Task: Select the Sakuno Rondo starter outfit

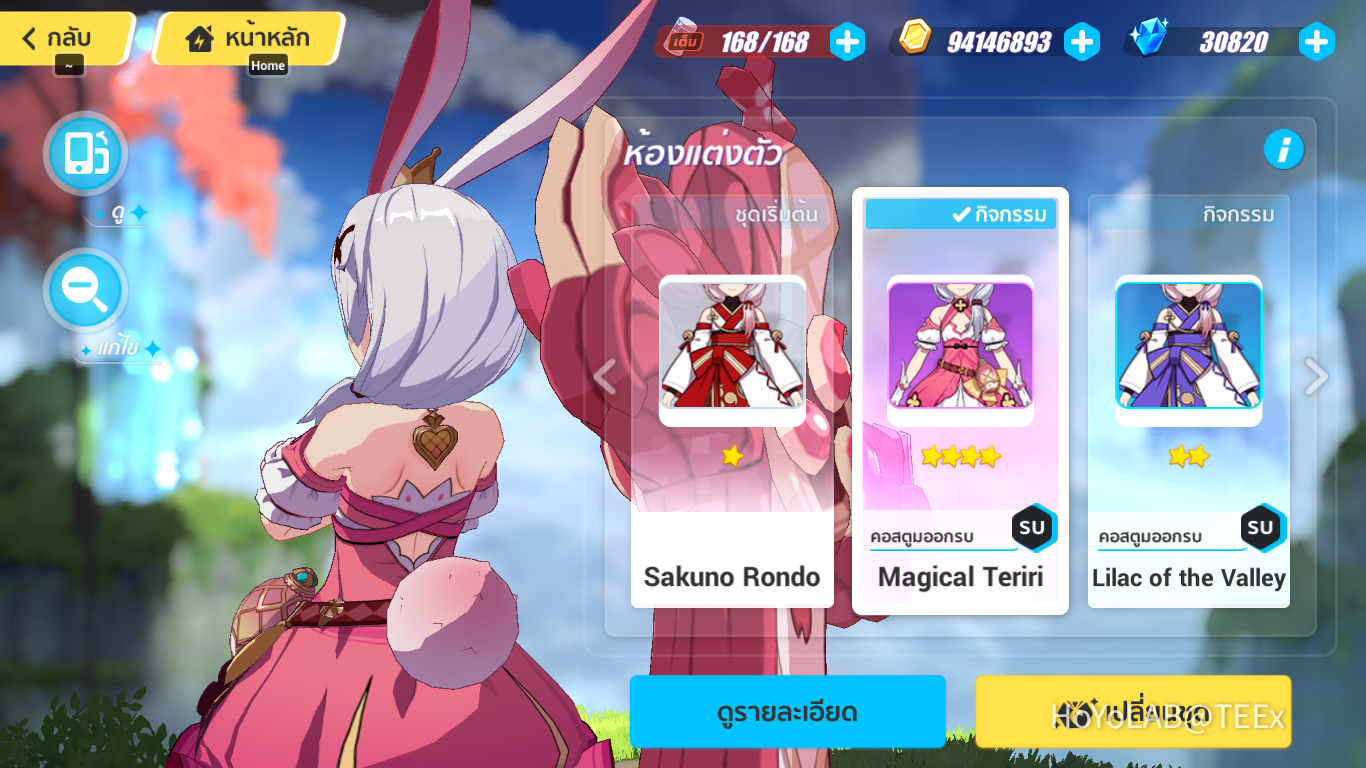Action: (x=732, y=347)
